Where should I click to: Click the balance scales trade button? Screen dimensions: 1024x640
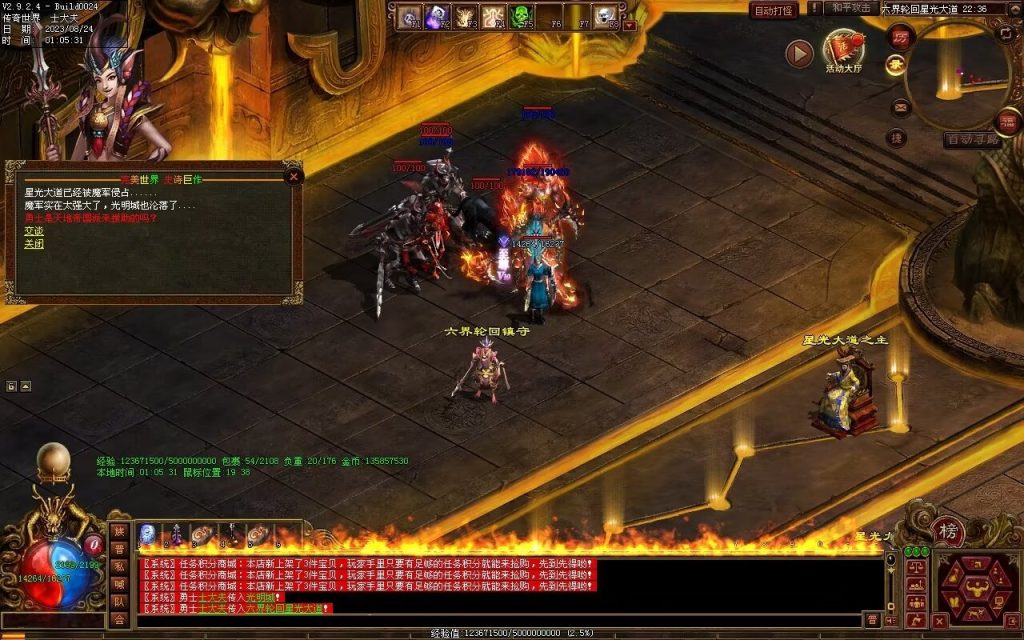tap(914, 568)
